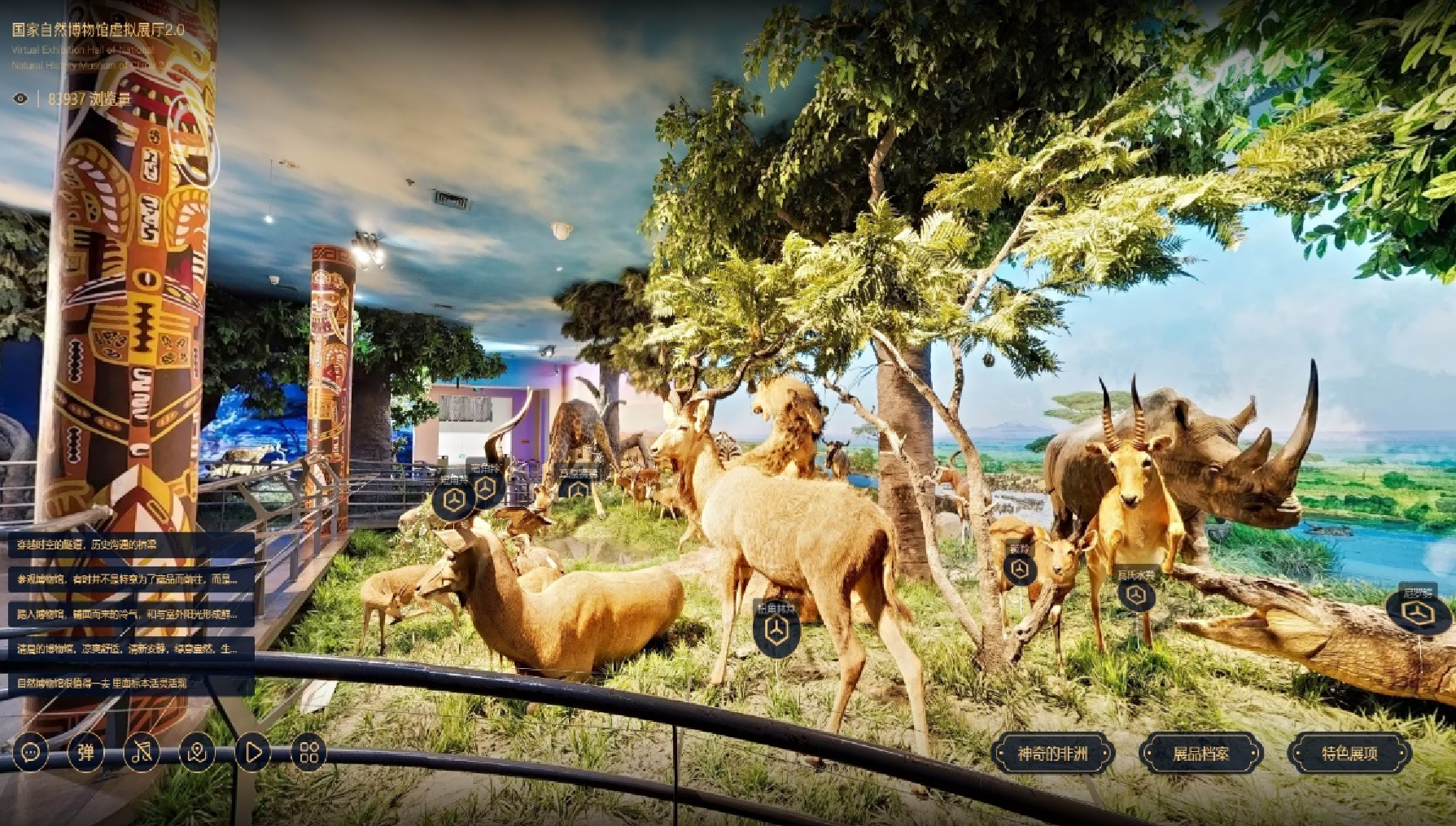Open the 瓦氏水羚 exhibit hotspot marker

(x=1135, y=595)
